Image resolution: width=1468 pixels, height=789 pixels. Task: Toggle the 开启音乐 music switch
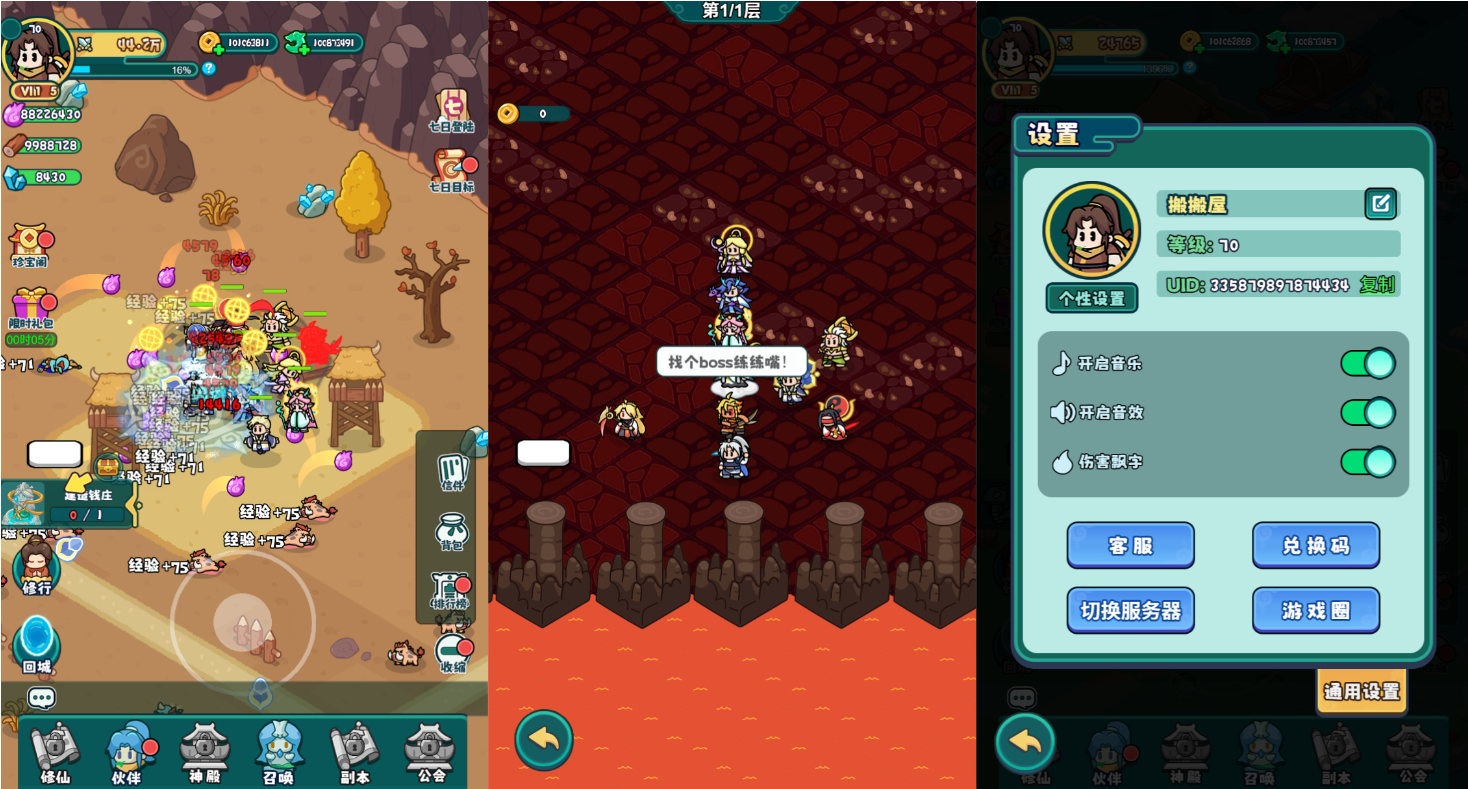coord(1367,363)
